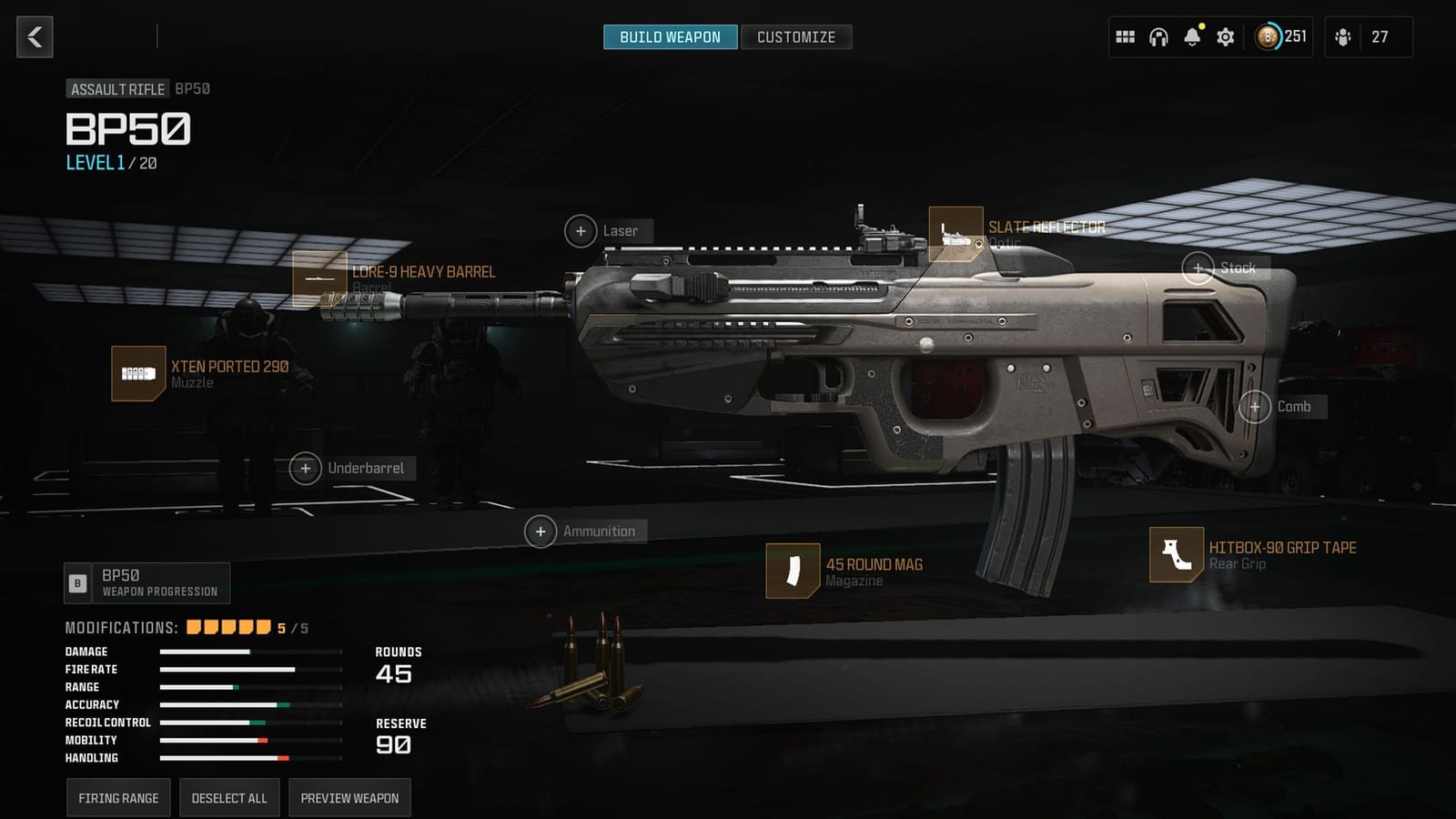Viewport: 1456px width, 819px height.
Task: Click the social party icon showing 27
Action: tap(1342, 37)
